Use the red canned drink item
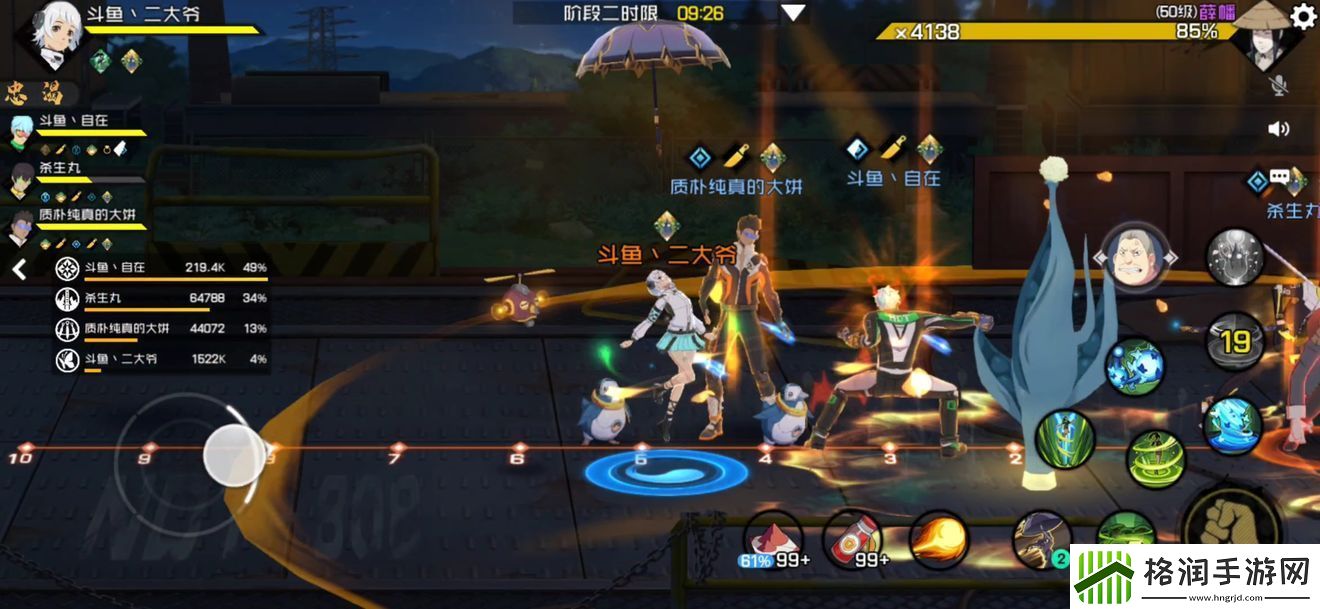The image size is (1320, 609). (852, 538)
